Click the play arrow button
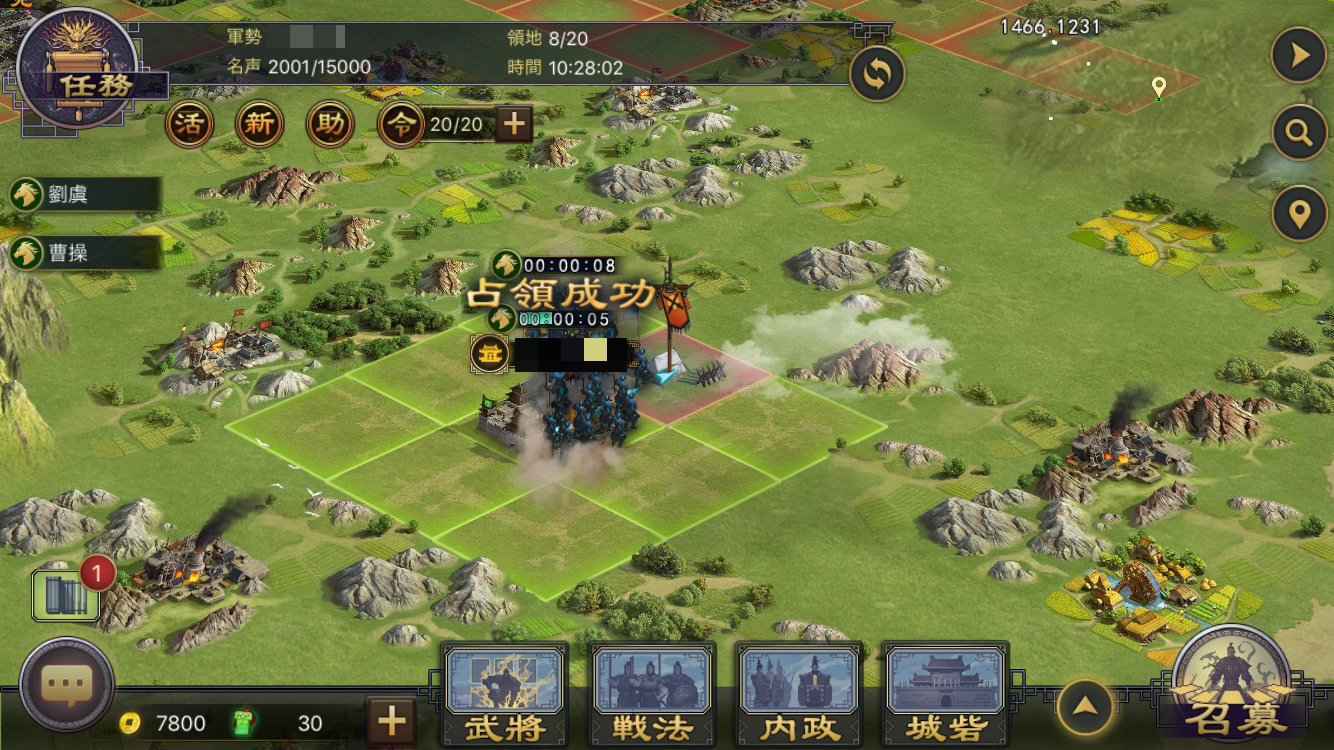 coord(1298,56)
